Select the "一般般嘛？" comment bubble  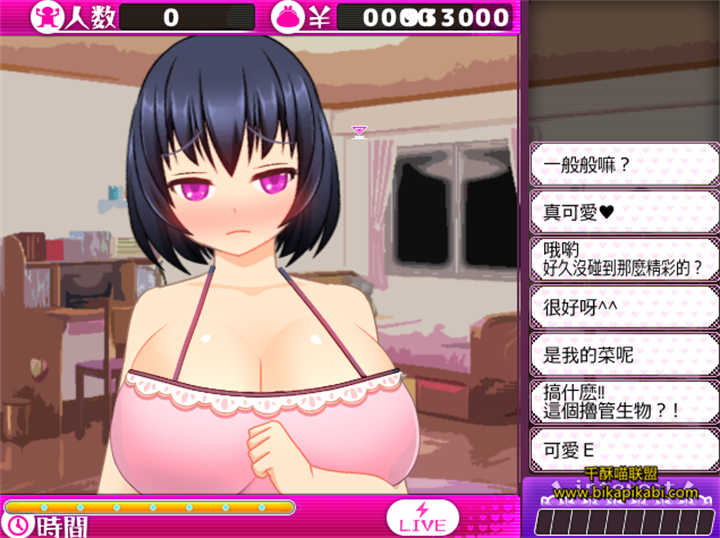pos(624,163)
